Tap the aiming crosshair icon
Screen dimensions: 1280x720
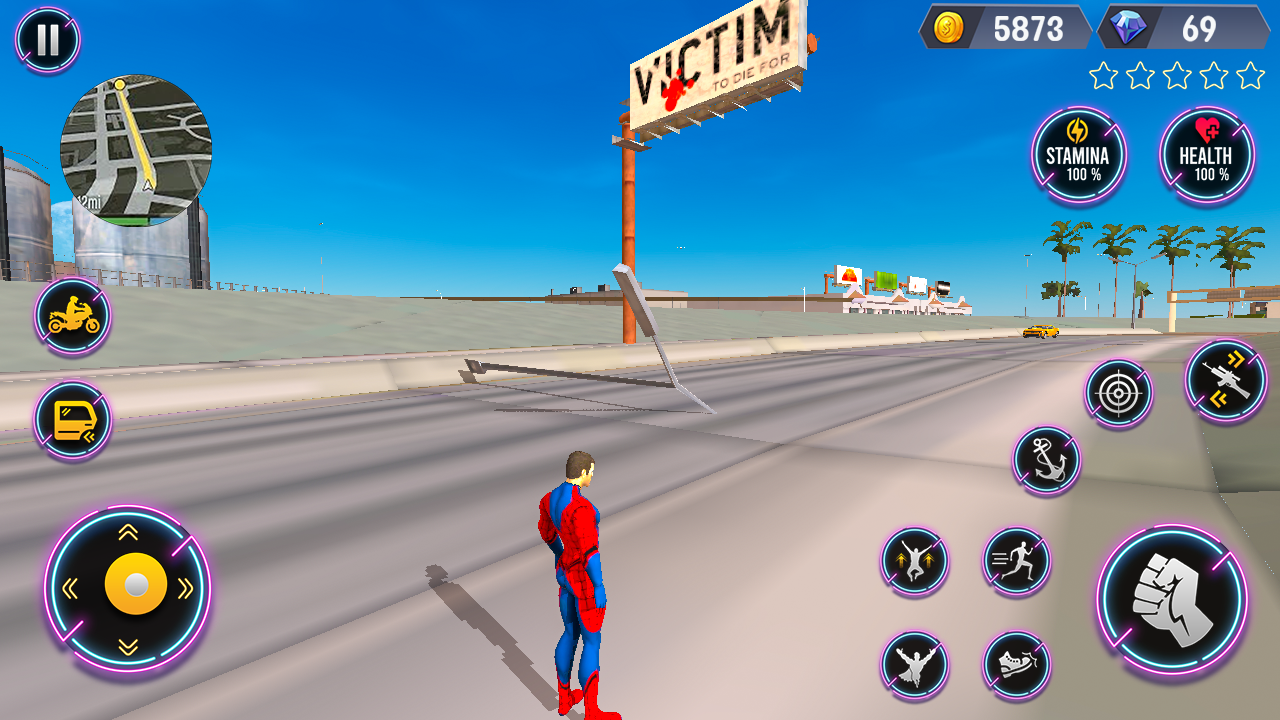[1118, 390]
